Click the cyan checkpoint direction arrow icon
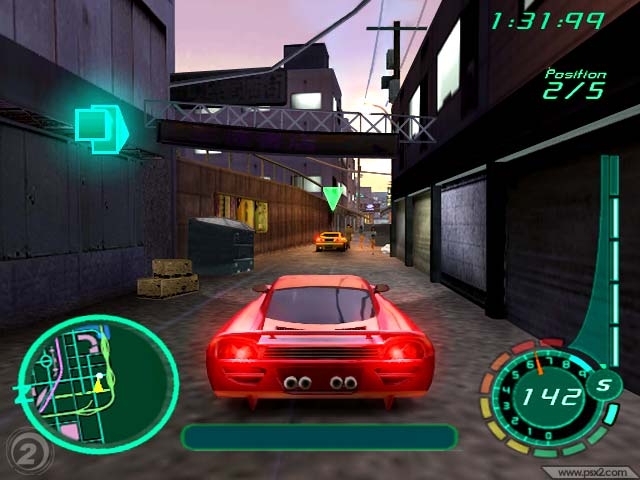The height and width of the screenshot is (480, 640). tap(100, 127)
